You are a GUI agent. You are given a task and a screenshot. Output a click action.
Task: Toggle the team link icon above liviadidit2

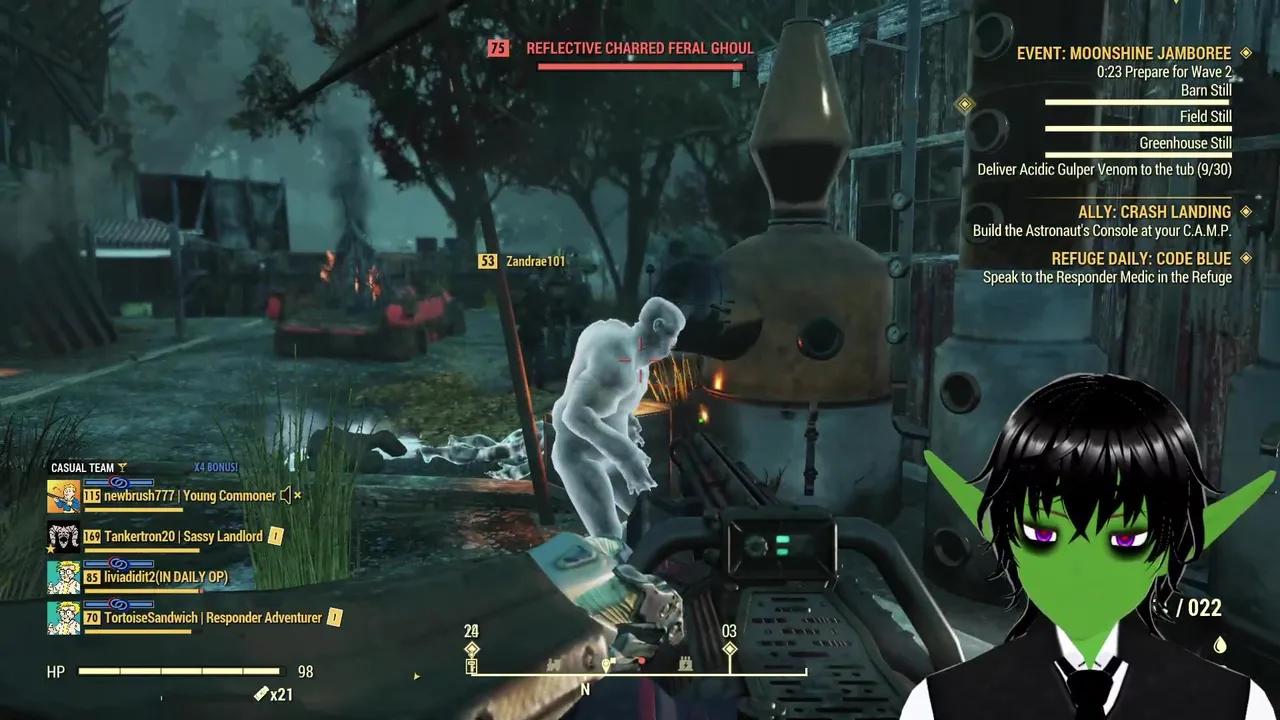tap(117, 563)
